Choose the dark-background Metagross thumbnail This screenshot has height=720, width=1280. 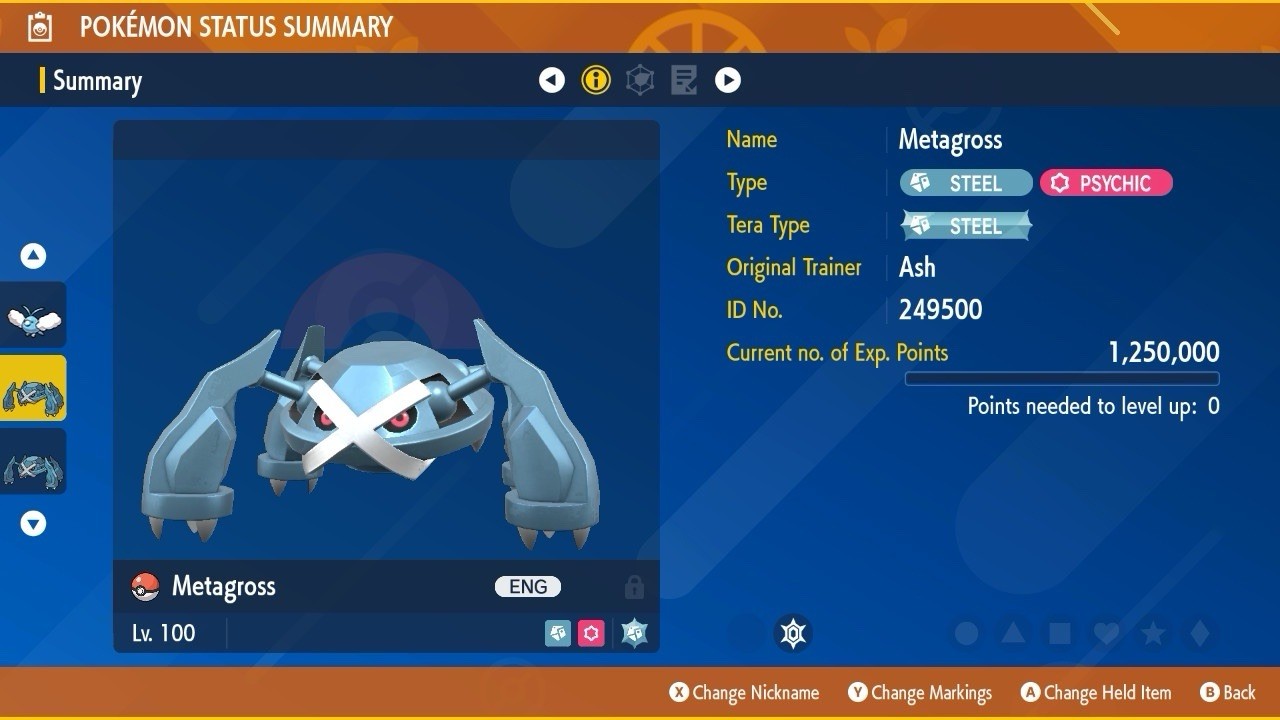coord(33,461)
